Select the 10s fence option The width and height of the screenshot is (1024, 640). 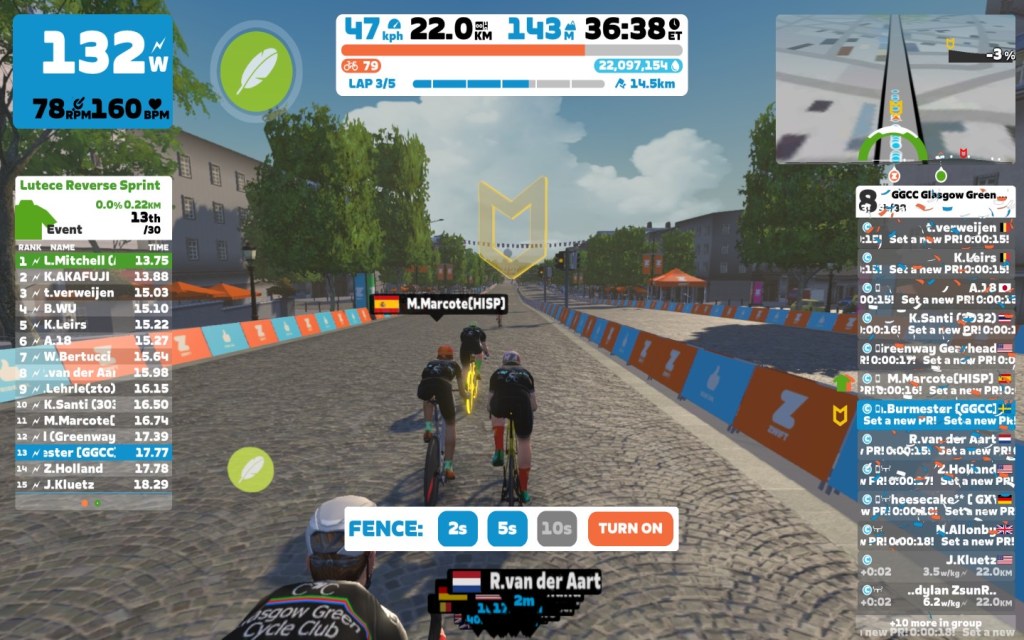tap(557, 529)
